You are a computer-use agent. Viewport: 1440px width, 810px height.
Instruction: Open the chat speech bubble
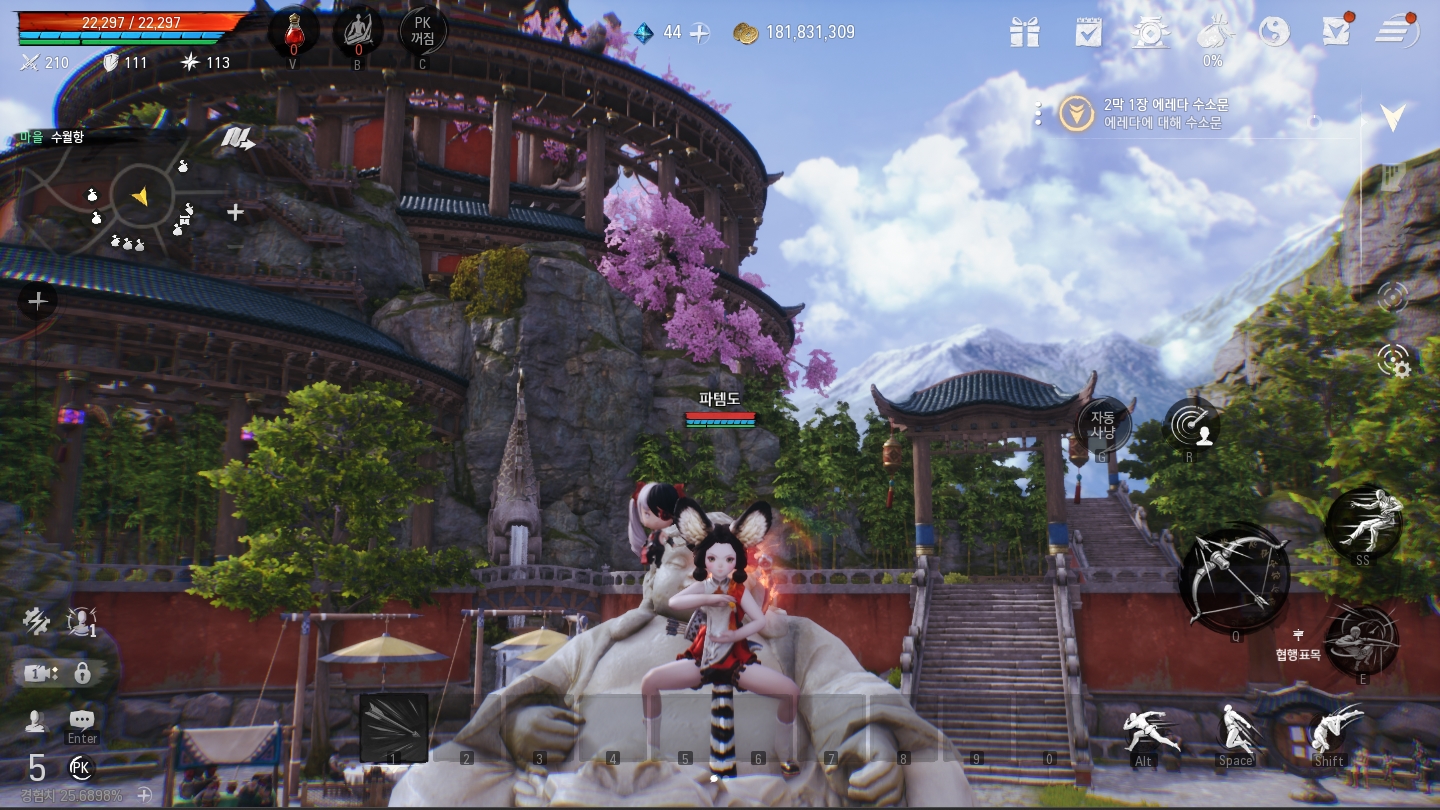point(82,721)
